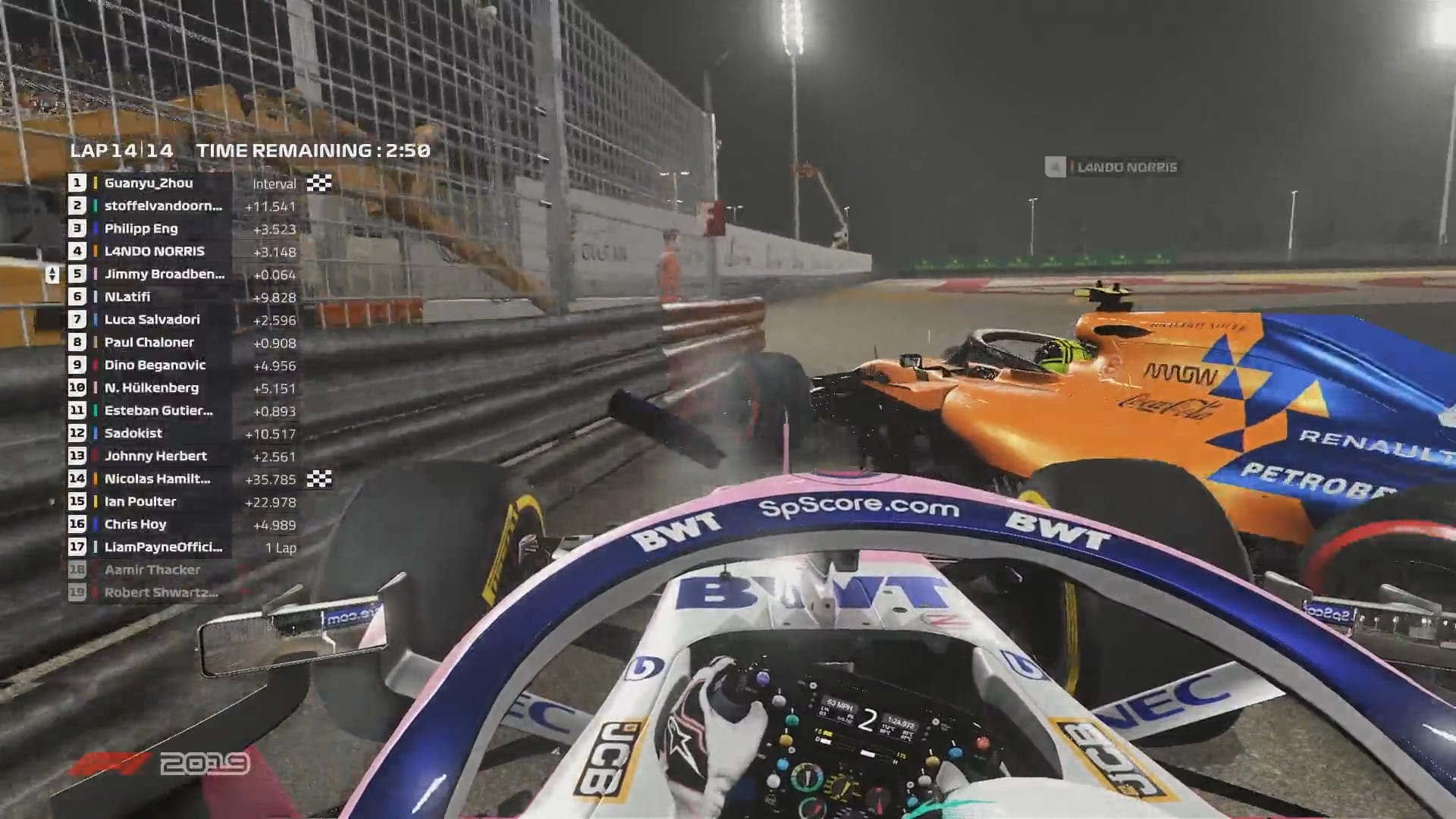
Task: Pick Sadokist in the timing tower
Action: [x=133, y=433]
